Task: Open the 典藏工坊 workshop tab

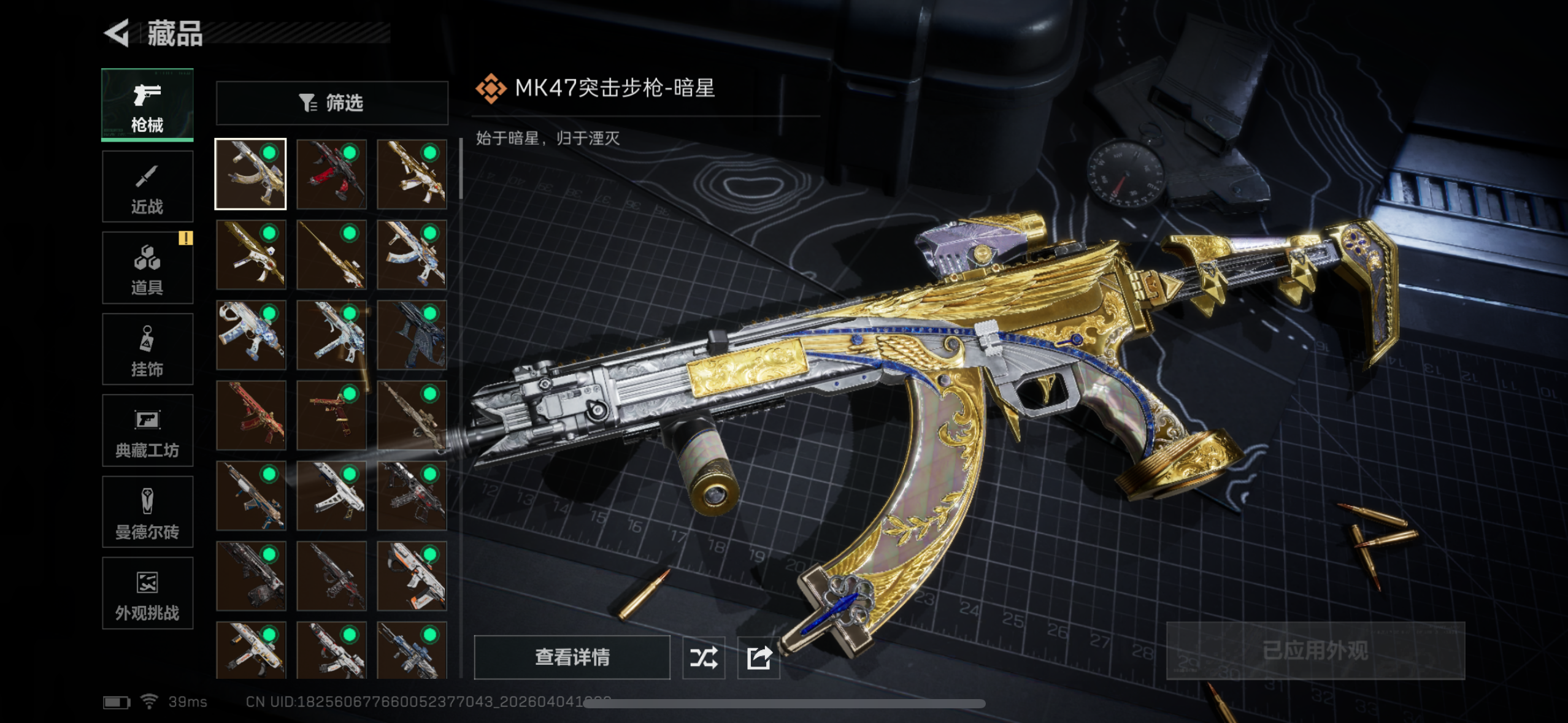Action: tap(147, 431)
